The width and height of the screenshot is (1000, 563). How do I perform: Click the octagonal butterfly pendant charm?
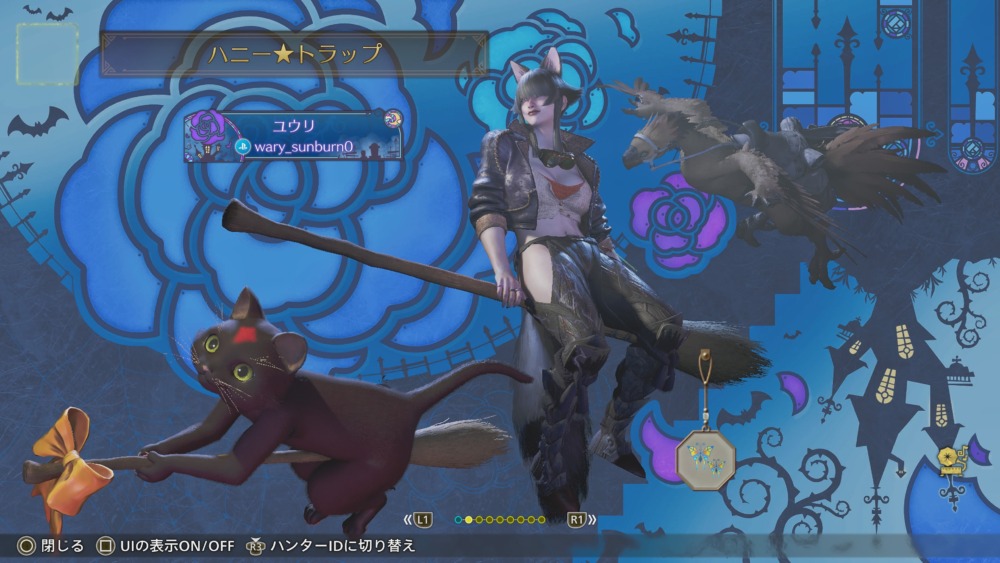tap(705, 457)
